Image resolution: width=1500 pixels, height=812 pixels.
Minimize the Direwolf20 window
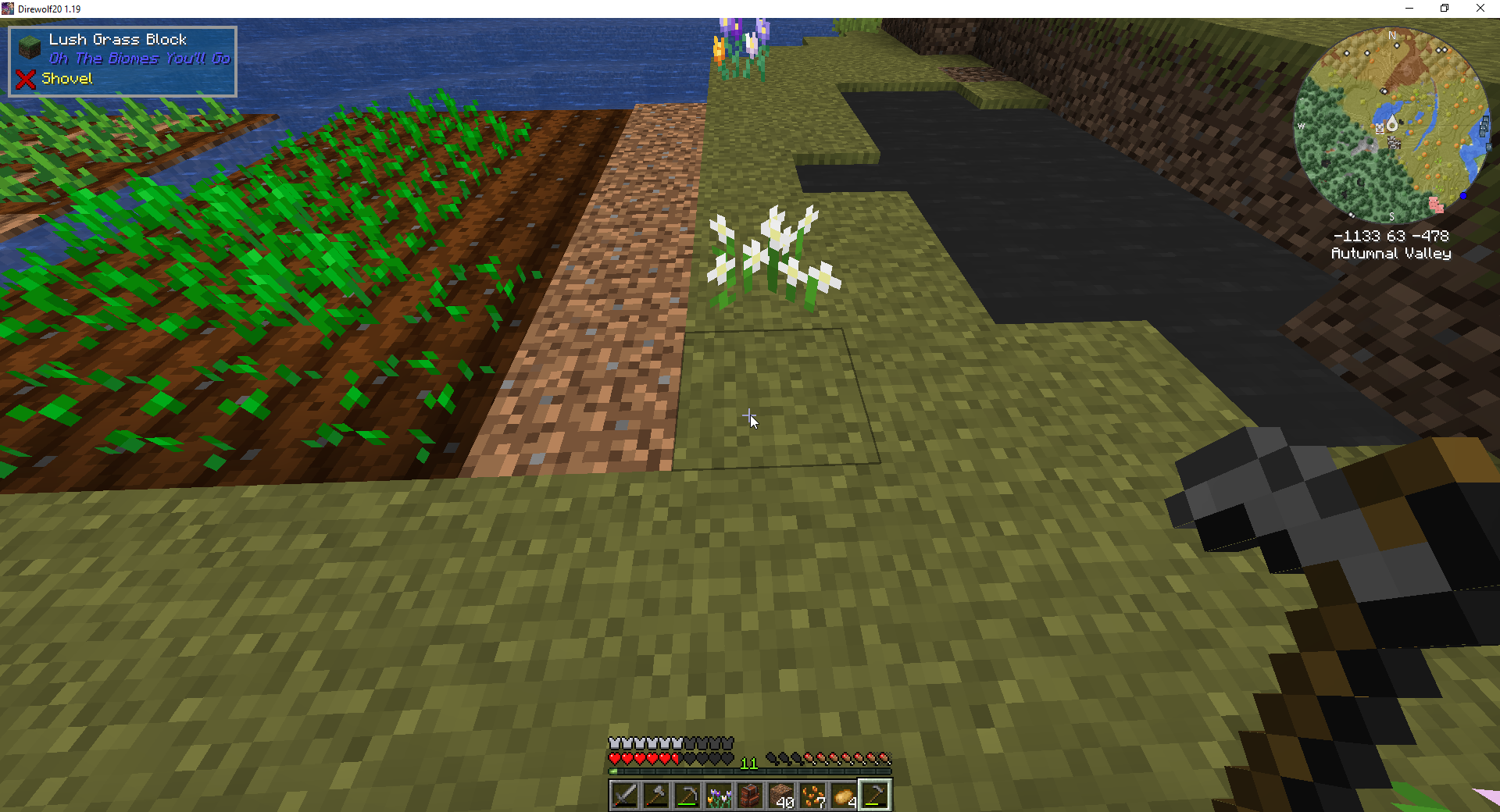tap(1409, 8)
